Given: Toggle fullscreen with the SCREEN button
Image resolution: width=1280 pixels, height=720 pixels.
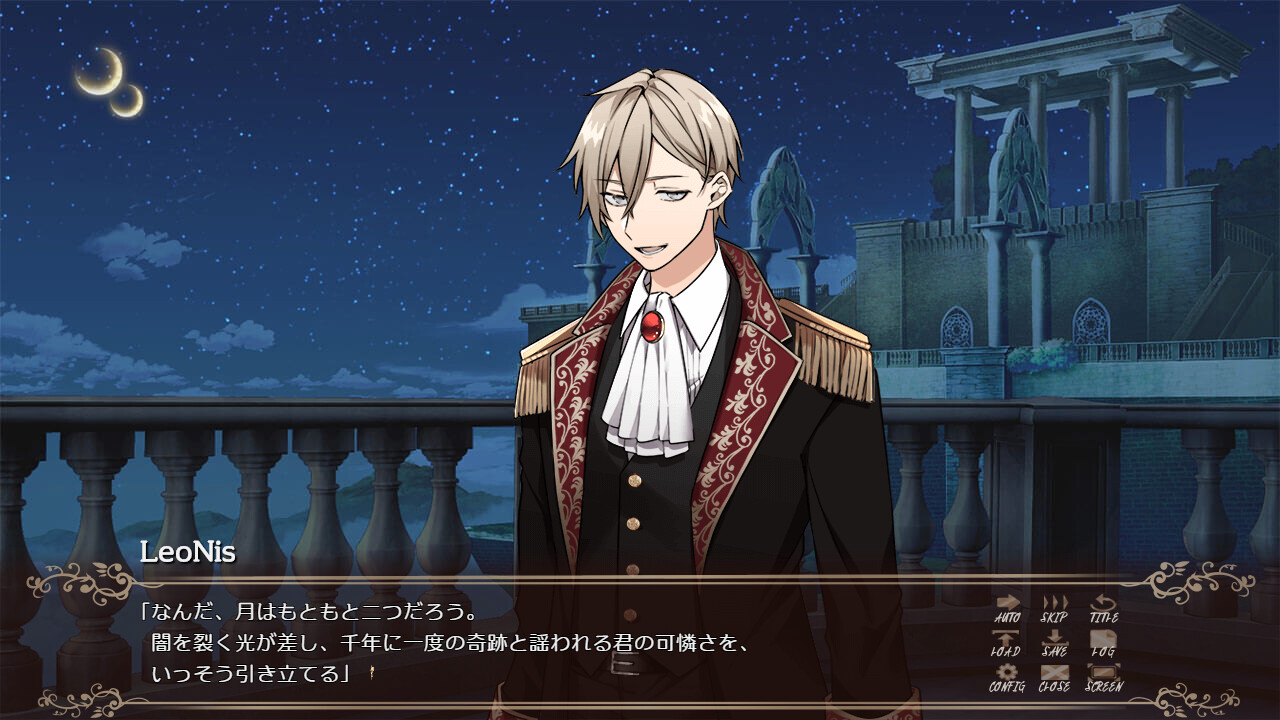Looking at the screenshot, I should click(x=1103, y=678).
